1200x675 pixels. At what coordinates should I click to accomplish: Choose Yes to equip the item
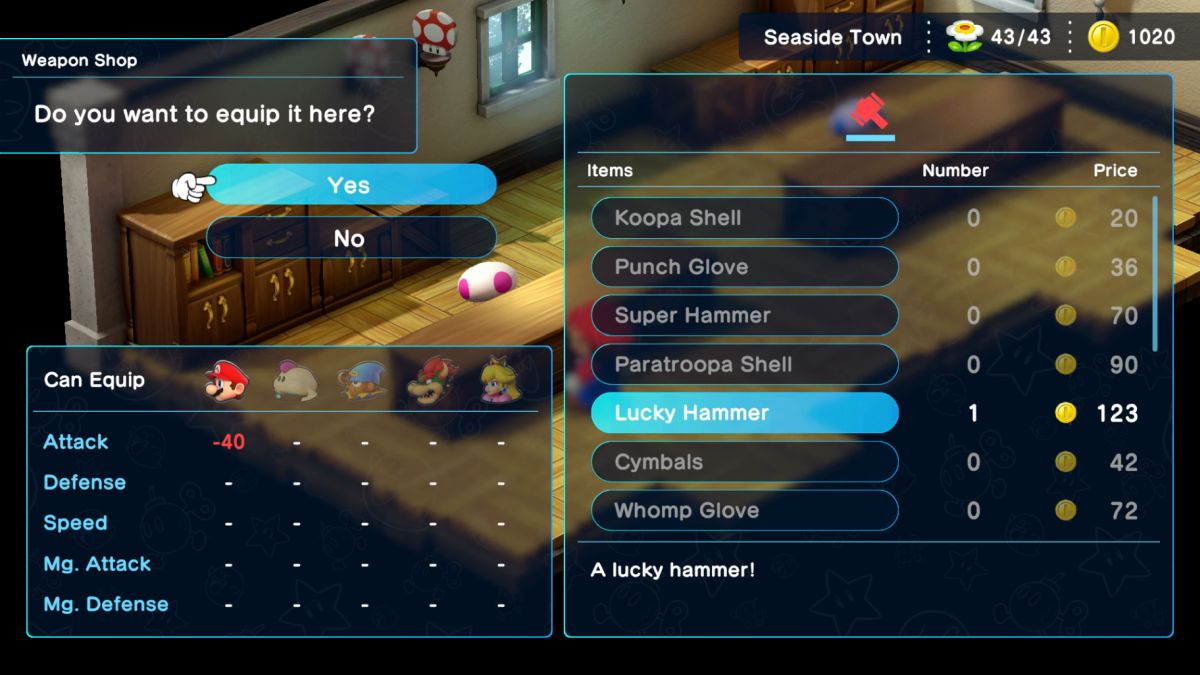point(350,185)
